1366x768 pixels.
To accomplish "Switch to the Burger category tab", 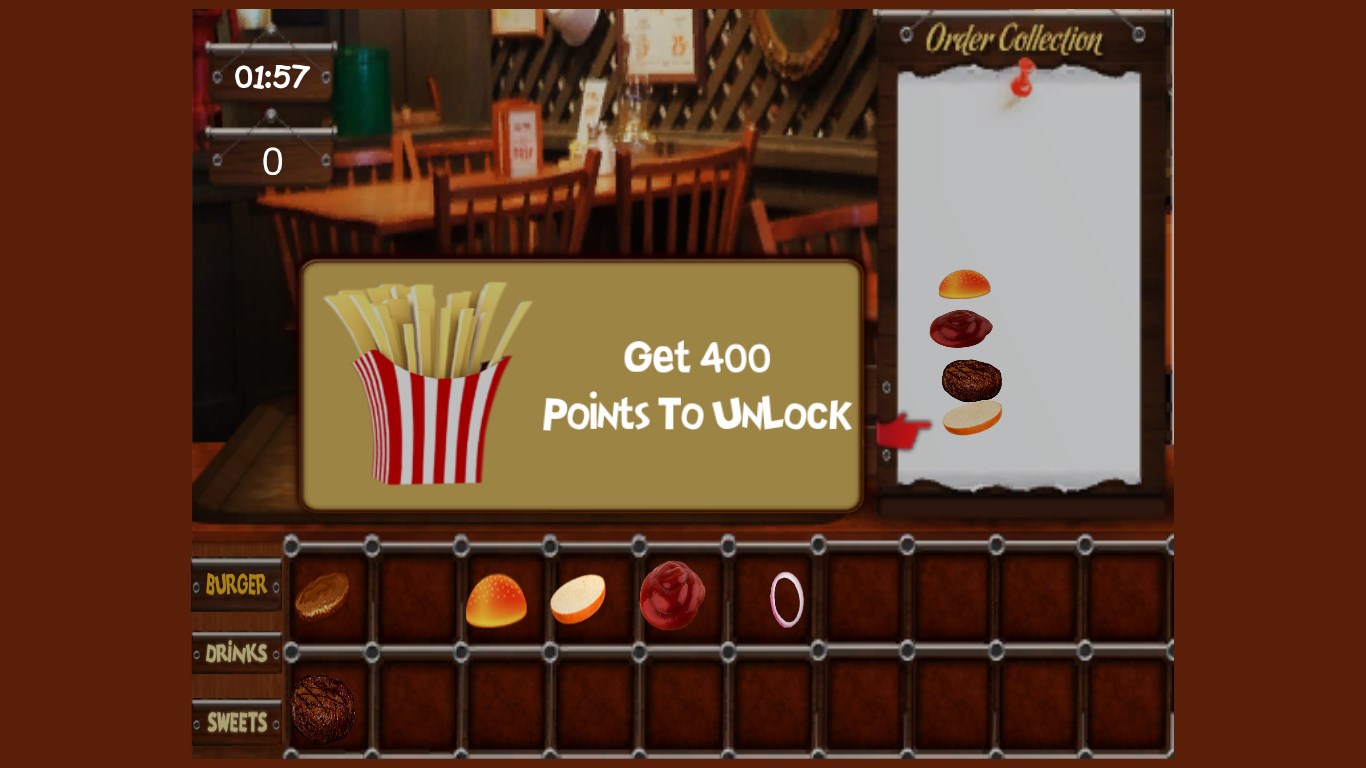I will click(236, 584).
